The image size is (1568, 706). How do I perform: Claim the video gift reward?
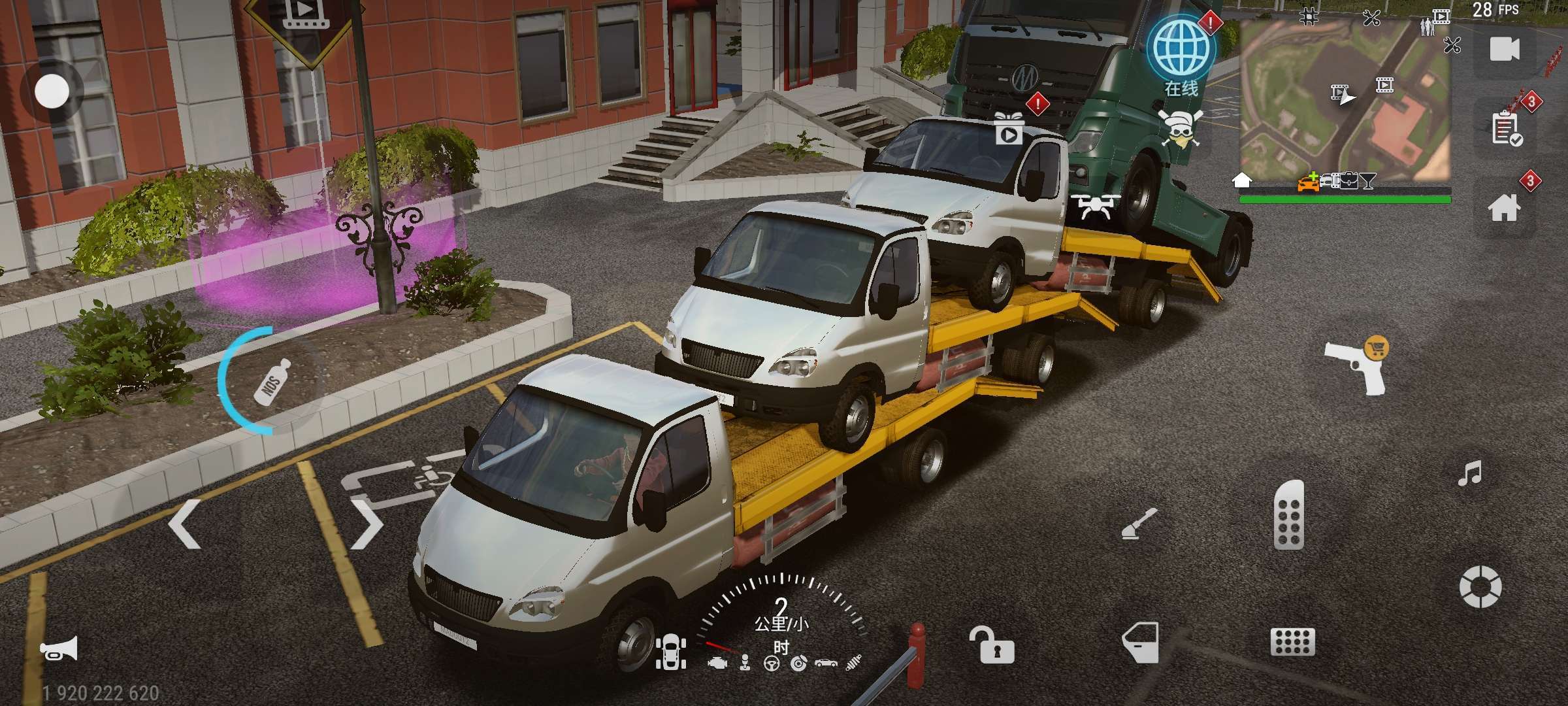(1008, 128)
